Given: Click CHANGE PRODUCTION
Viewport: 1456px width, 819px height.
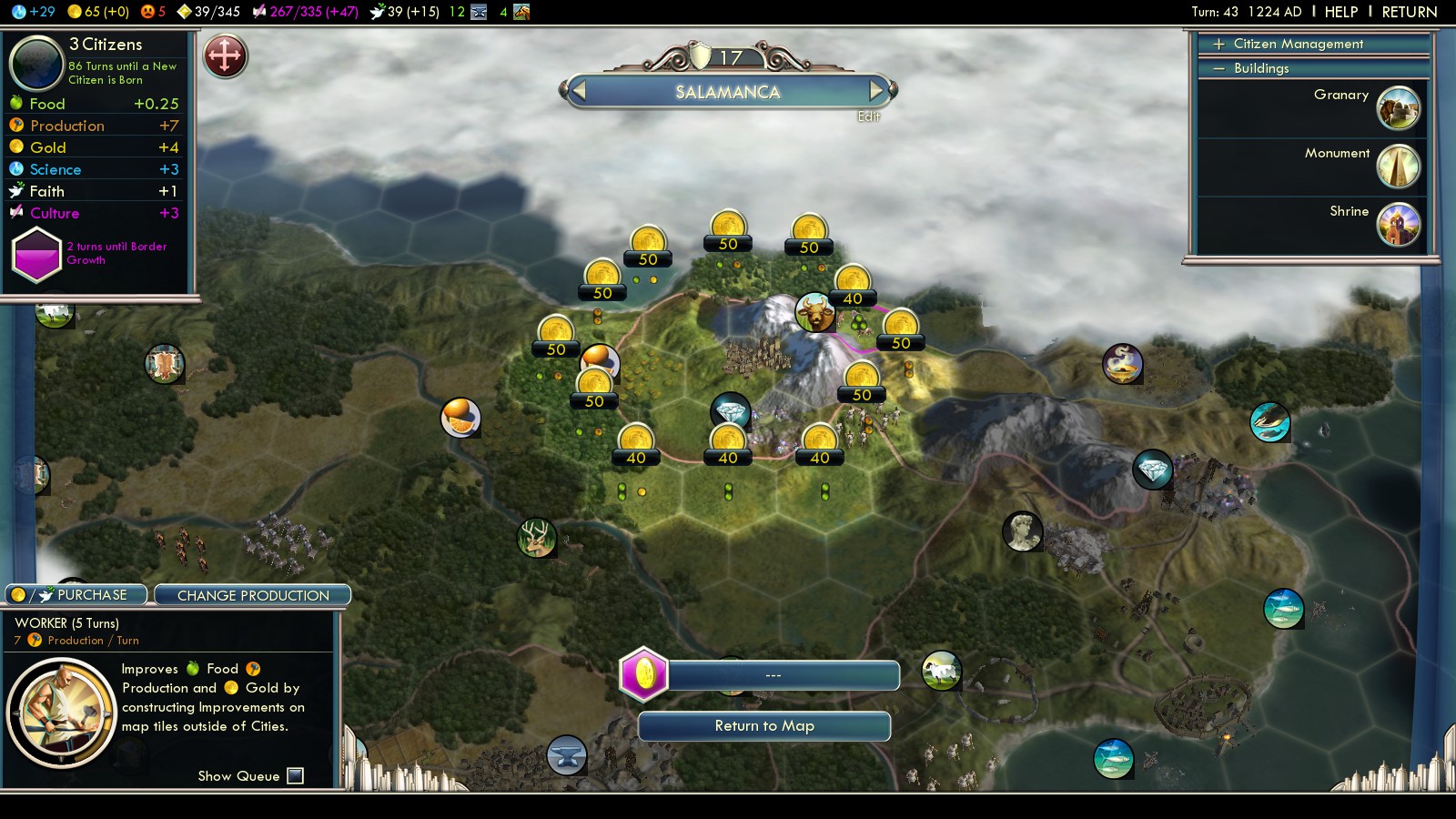Looking at the screenshot, I should (x=253, y=595).
